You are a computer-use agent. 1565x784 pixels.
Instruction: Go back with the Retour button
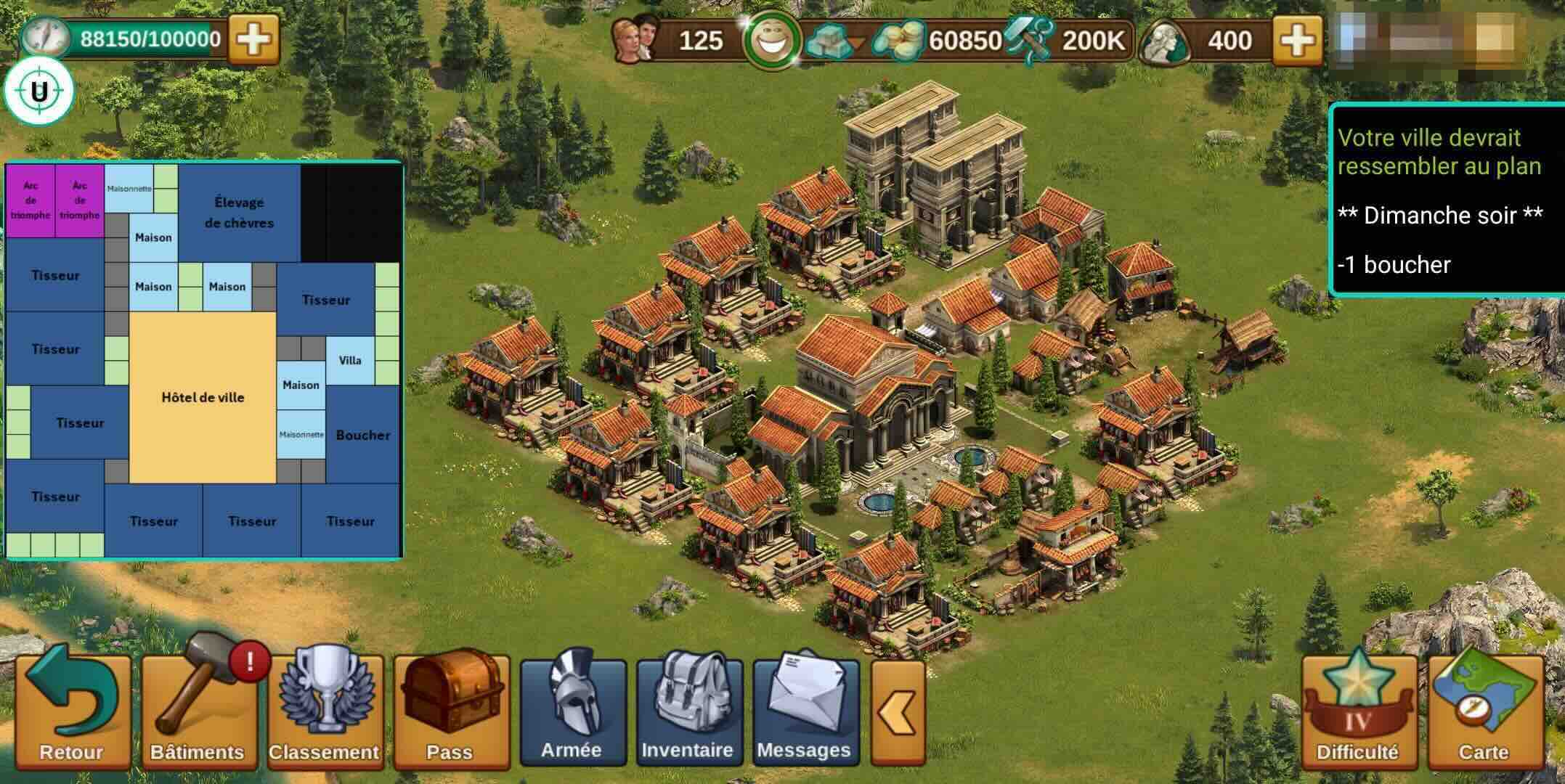pos(71,711)
